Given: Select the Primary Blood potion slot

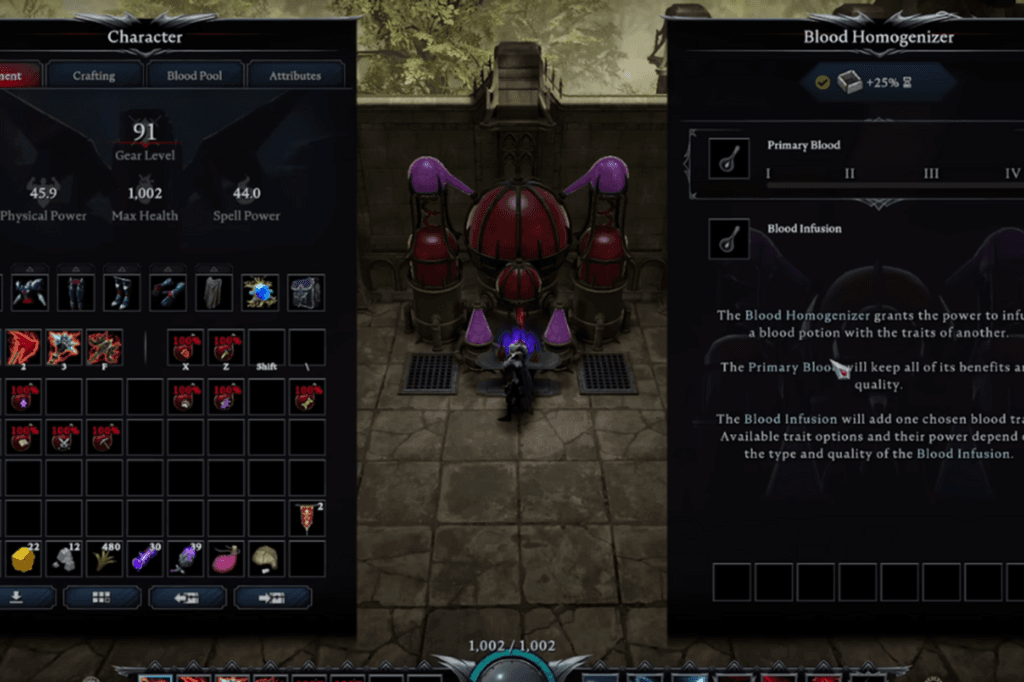Looking at the screenshot, I should (x=729, y=158).
